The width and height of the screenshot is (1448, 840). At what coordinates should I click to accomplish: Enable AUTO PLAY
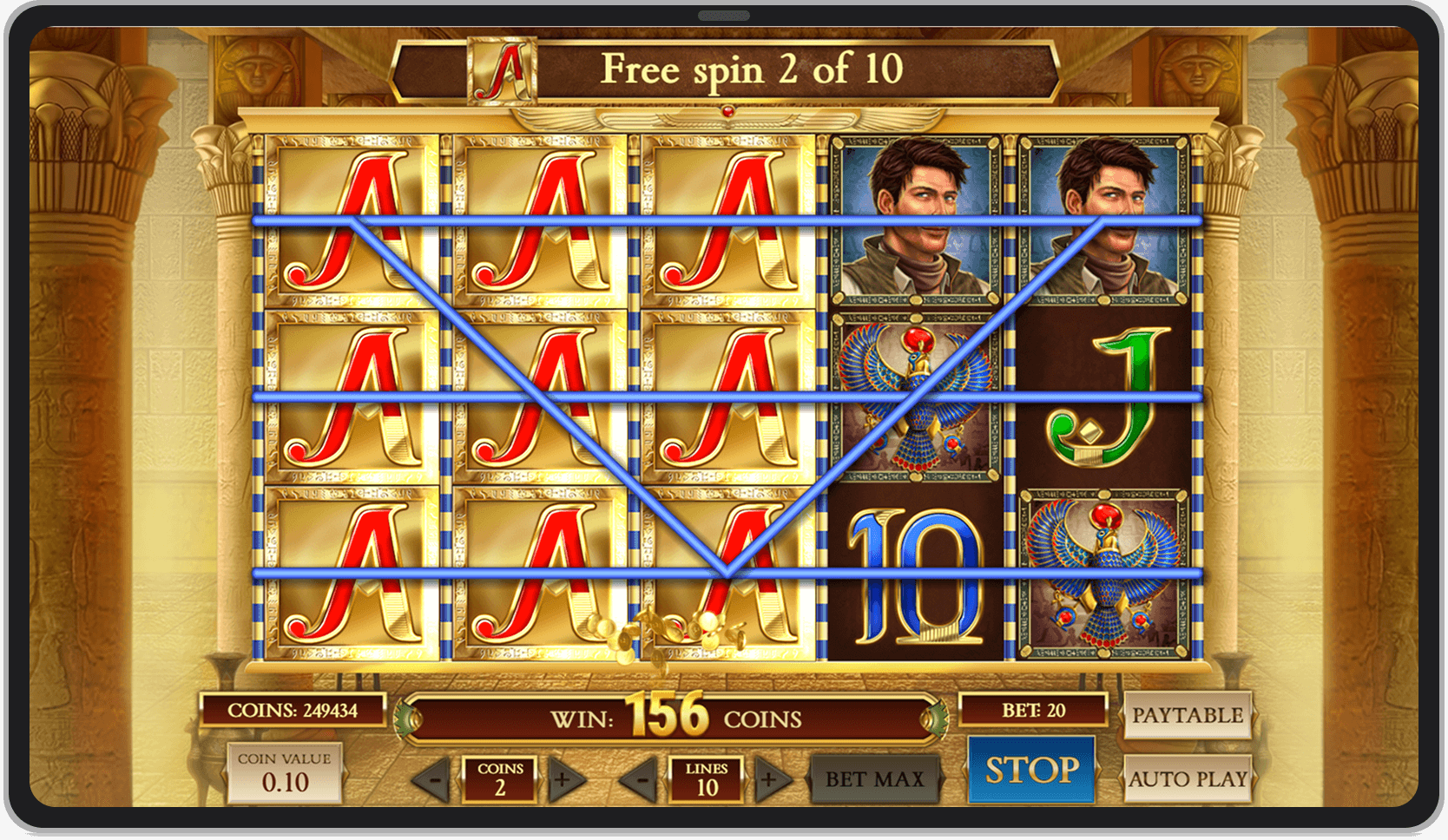(1189, 779)
